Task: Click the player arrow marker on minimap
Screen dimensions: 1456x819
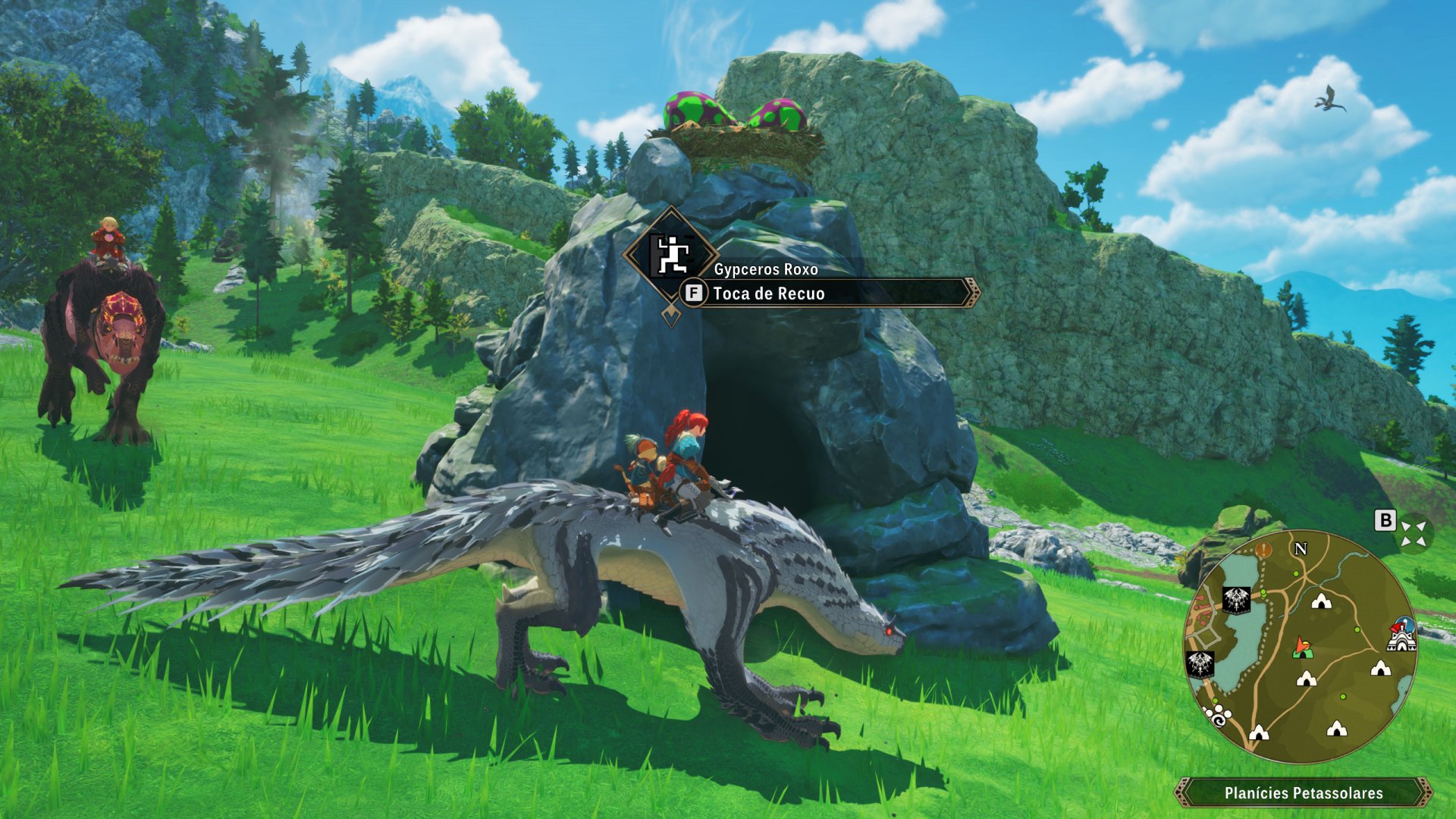Action: tap(1302, 647)
